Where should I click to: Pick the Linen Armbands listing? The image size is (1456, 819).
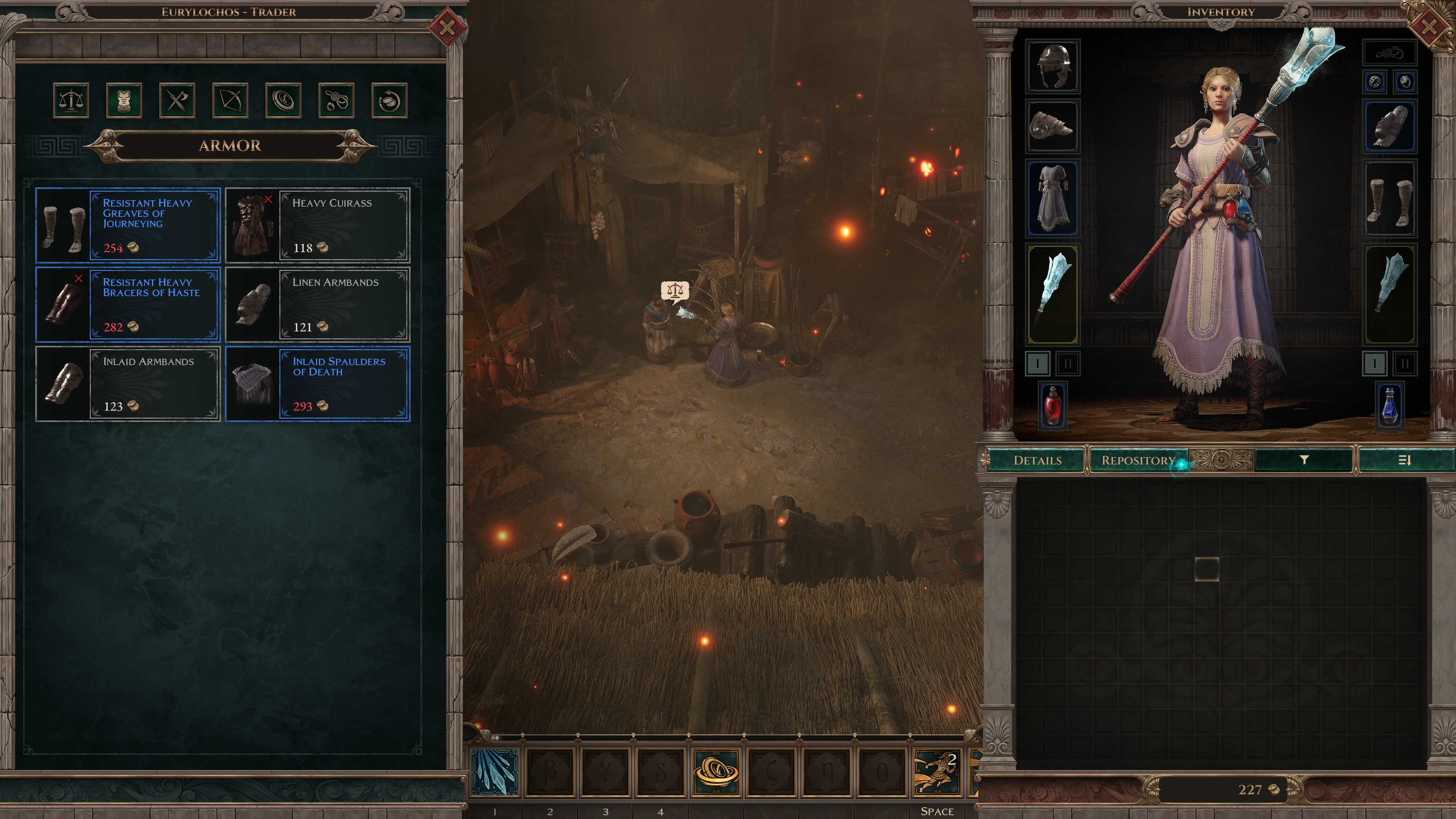coord(318,304)
